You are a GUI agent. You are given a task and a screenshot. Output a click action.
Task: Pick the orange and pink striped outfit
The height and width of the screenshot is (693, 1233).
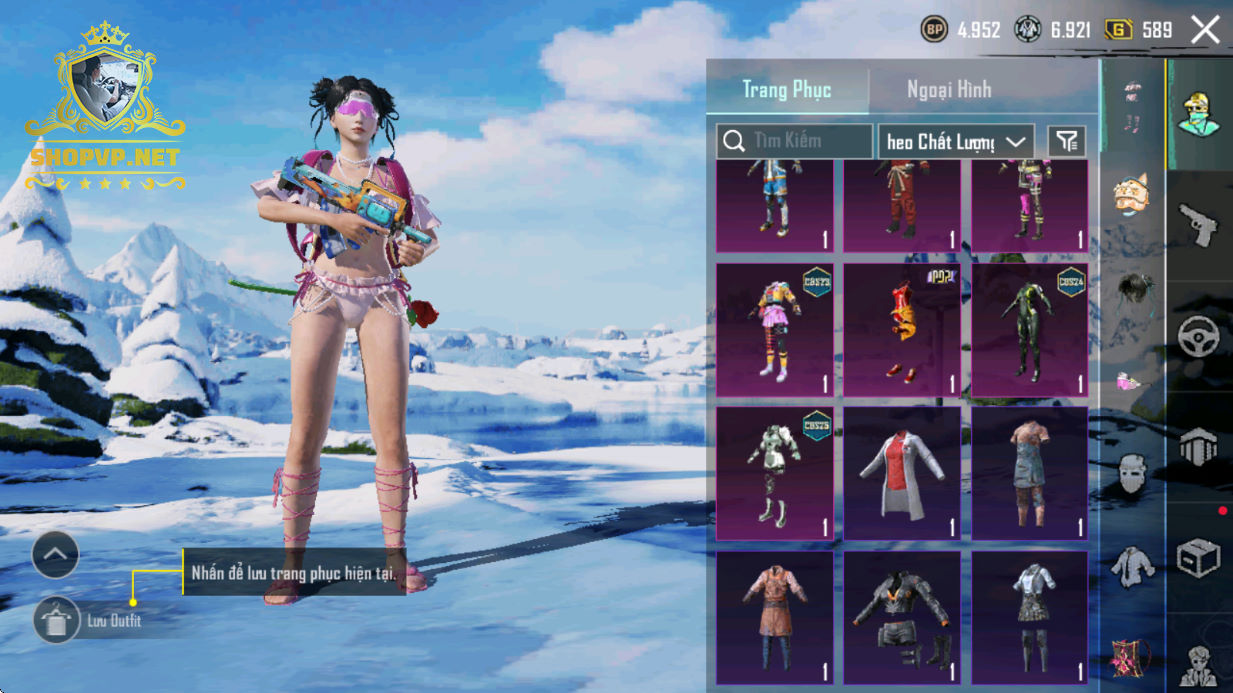pos(774,330)
